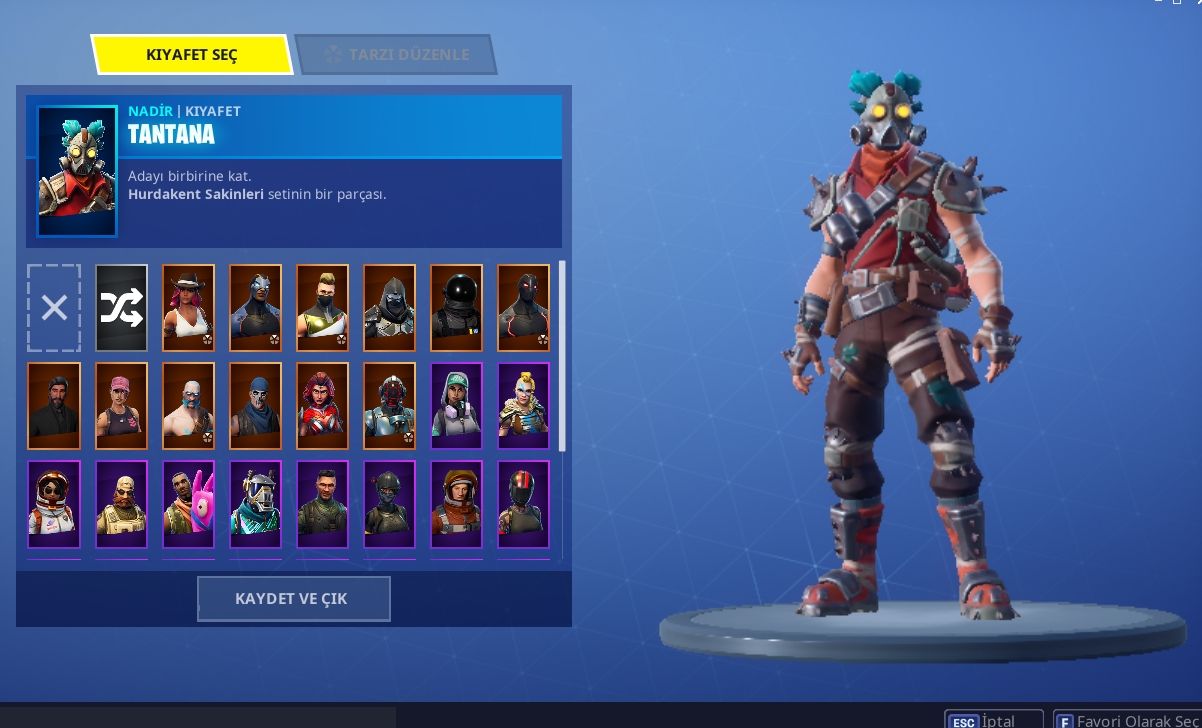The height and width of the screenshot is (728, 1202).
Task: Pick the Carbide blue armored outfit
Action: point(255,308)
